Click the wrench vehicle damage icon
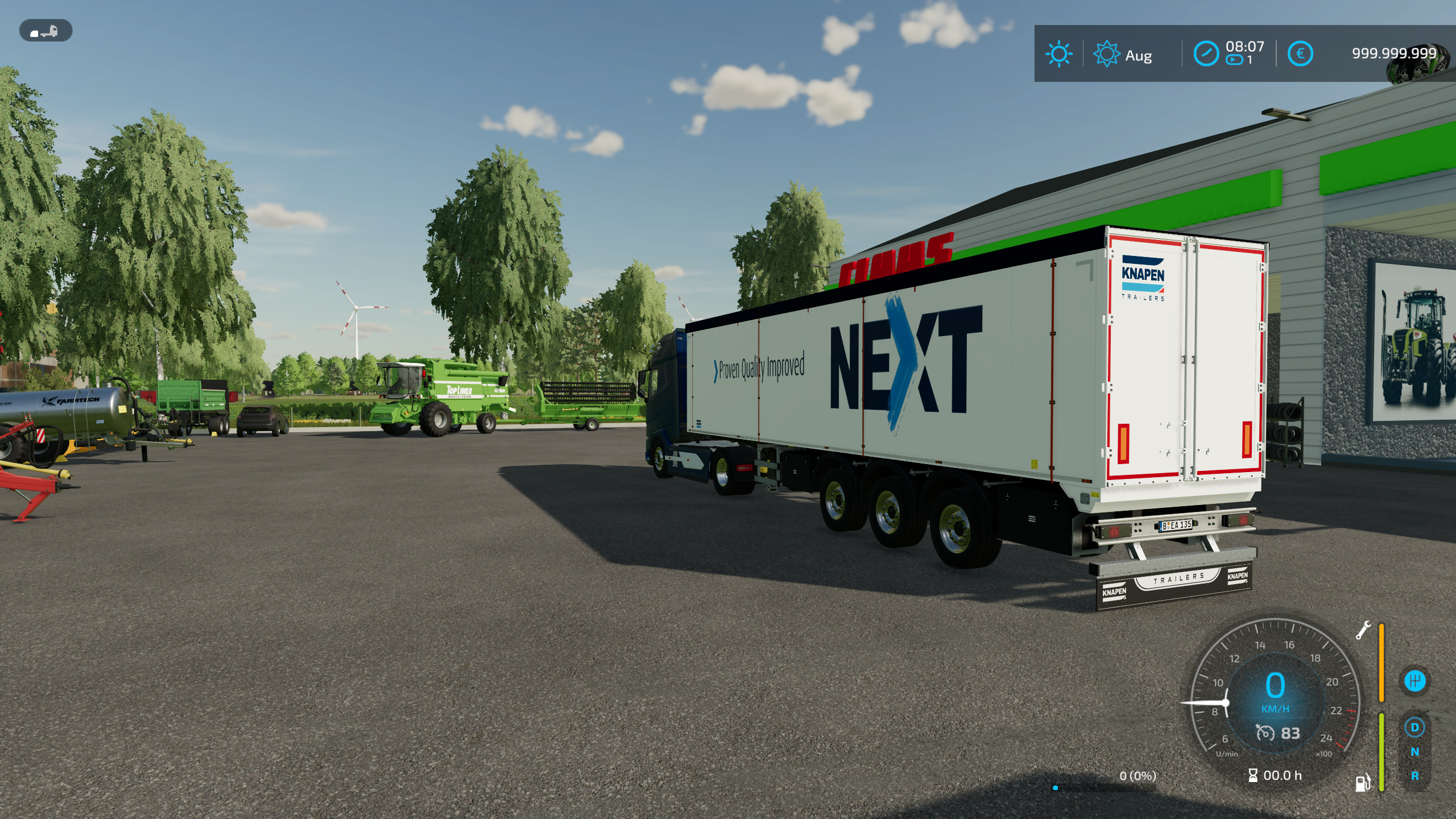The height and width of the screenshot is (819, 1456). [1363, 630]
